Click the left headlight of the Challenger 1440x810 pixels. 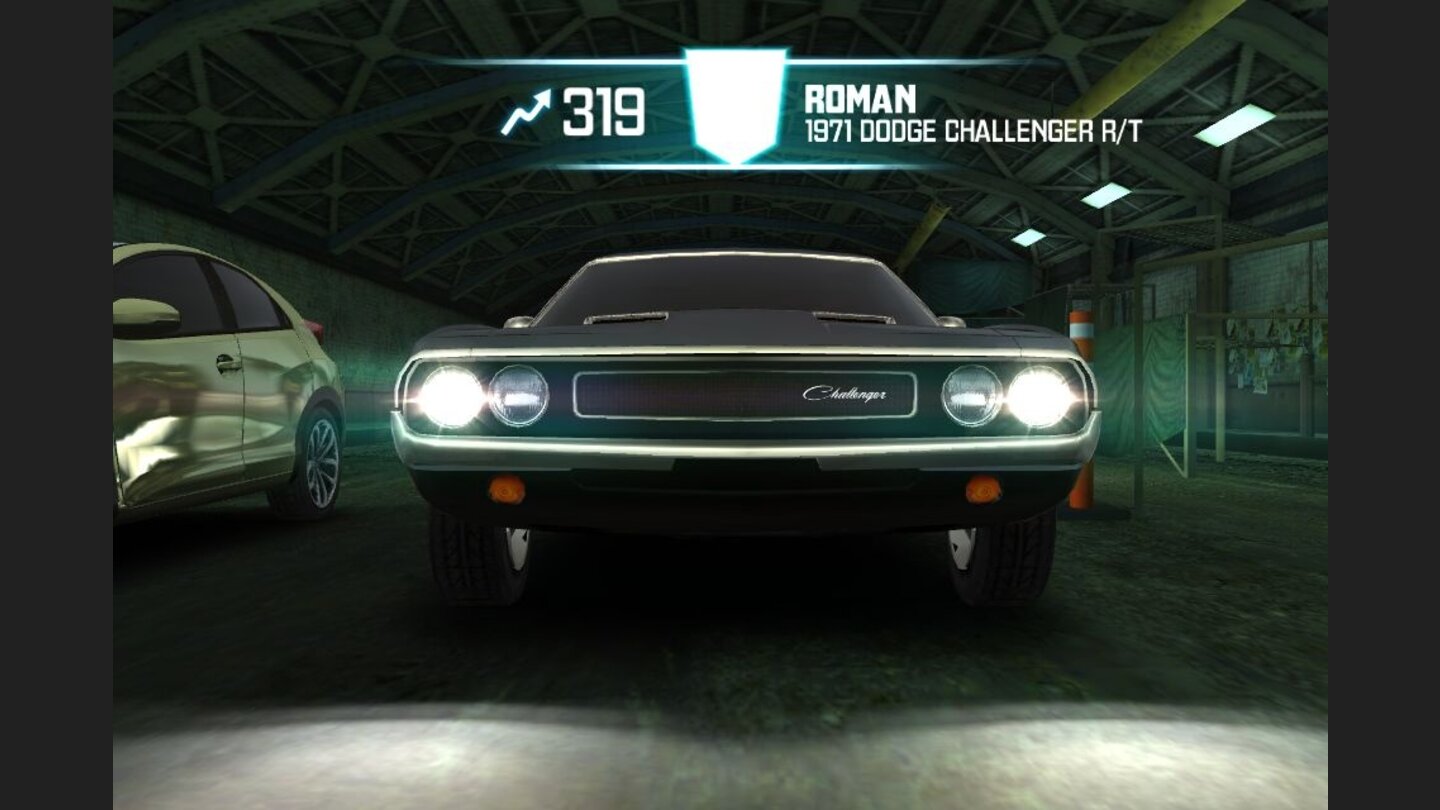click(452, 394)
